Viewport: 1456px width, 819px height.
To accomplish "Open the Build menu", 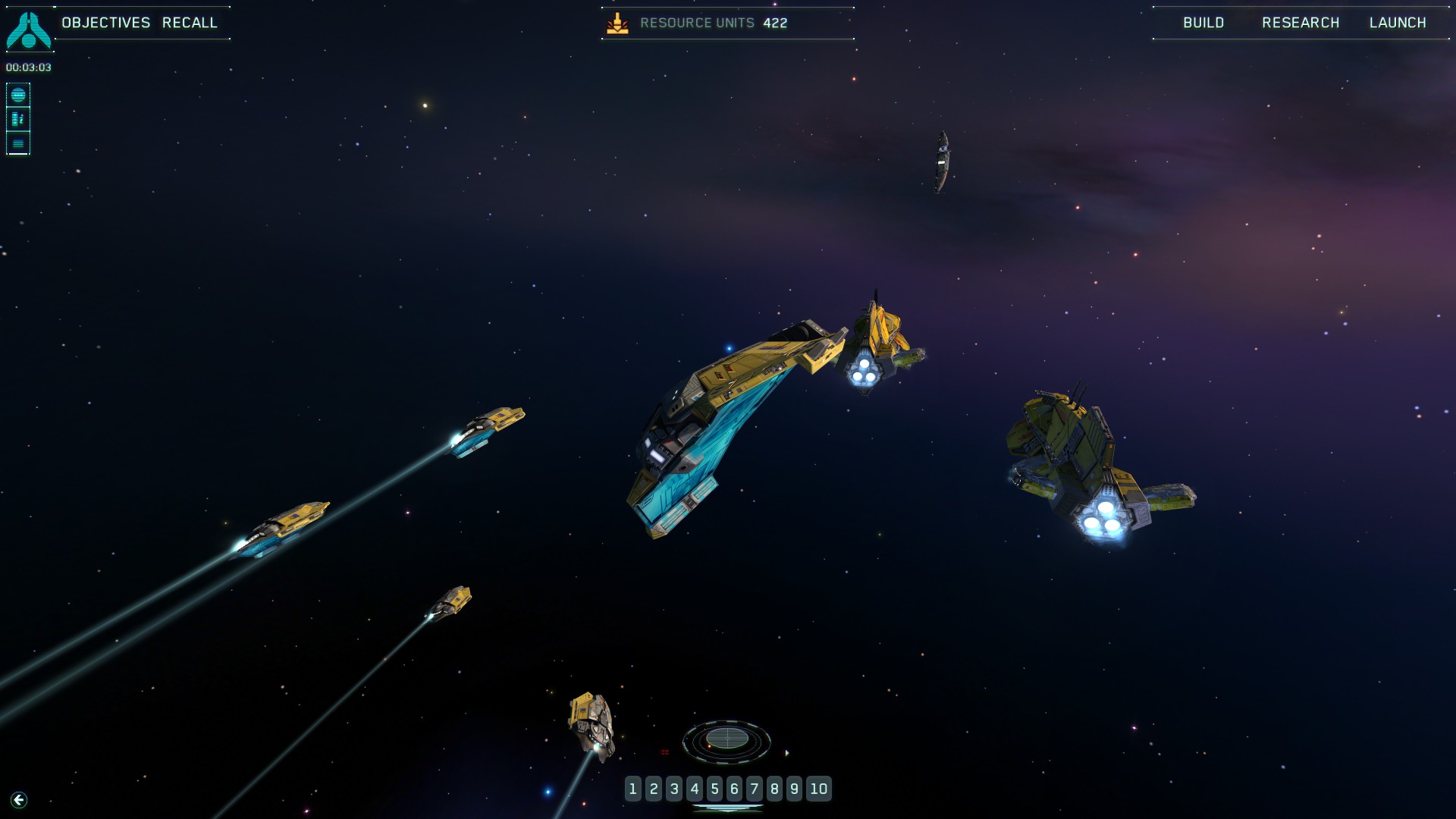I will 1203,23.
